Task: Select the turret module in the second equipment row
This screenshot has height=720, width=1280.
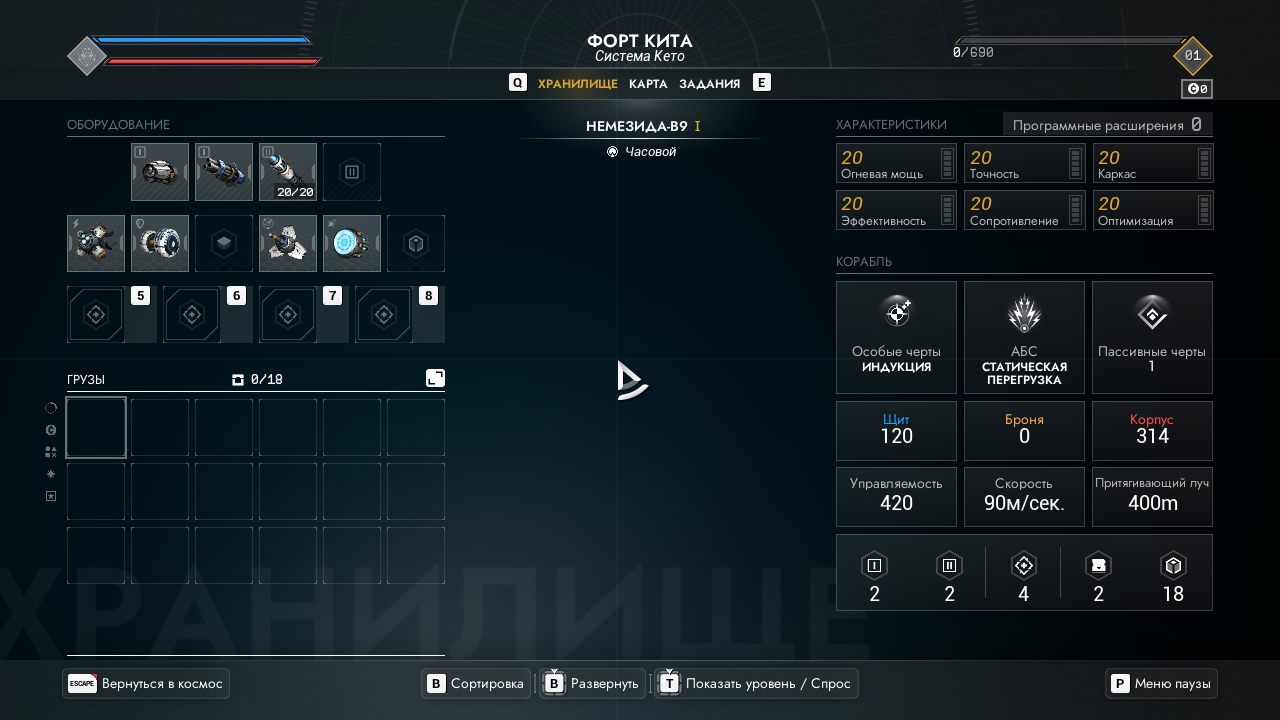Action: pyautogui.click(x=287, y=243)
